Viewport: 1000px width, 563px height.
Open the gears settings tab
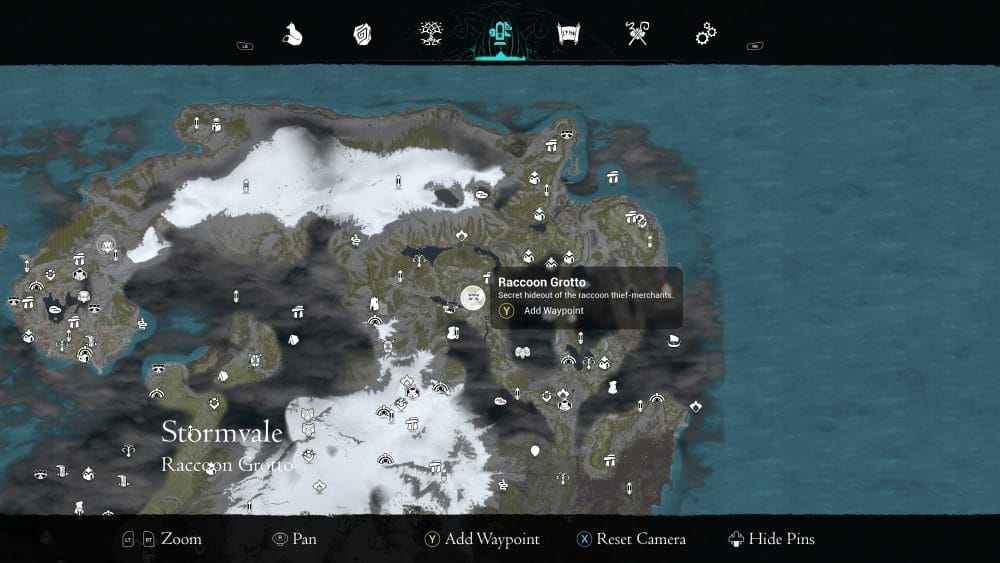coord(706,35)
